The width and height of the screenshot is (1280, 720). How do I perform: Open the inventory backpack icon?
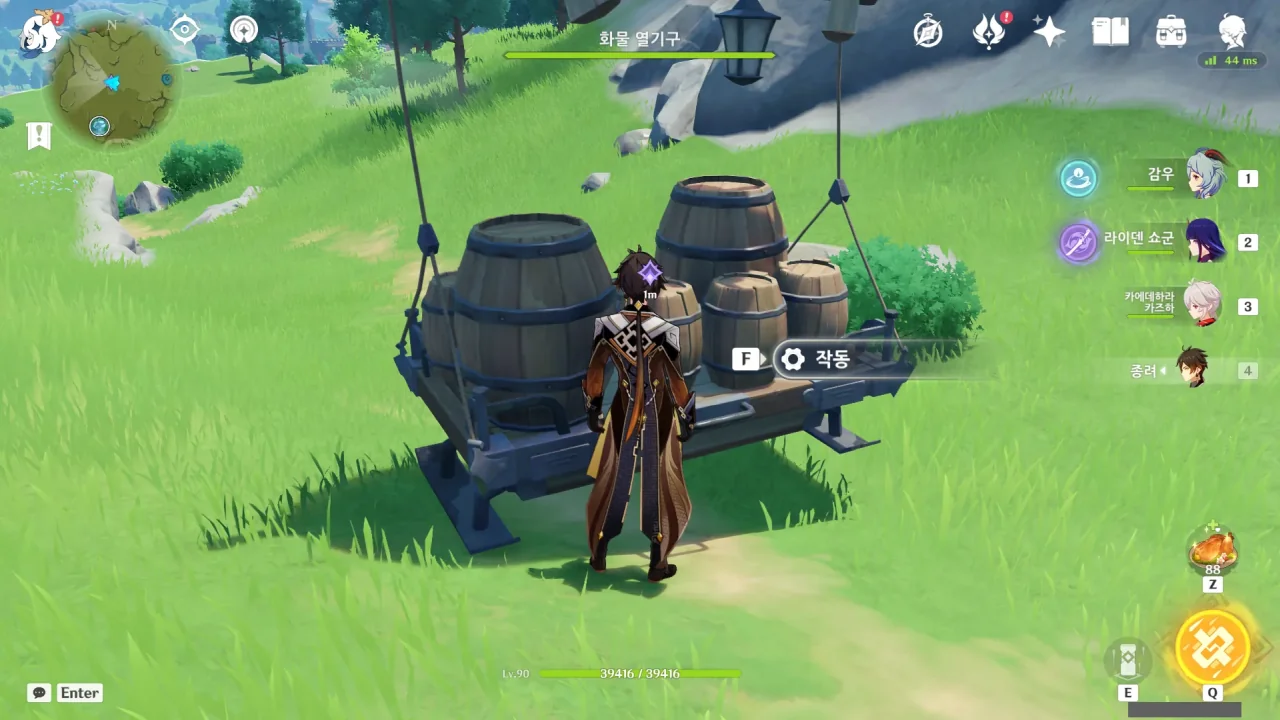(1171, 32)
